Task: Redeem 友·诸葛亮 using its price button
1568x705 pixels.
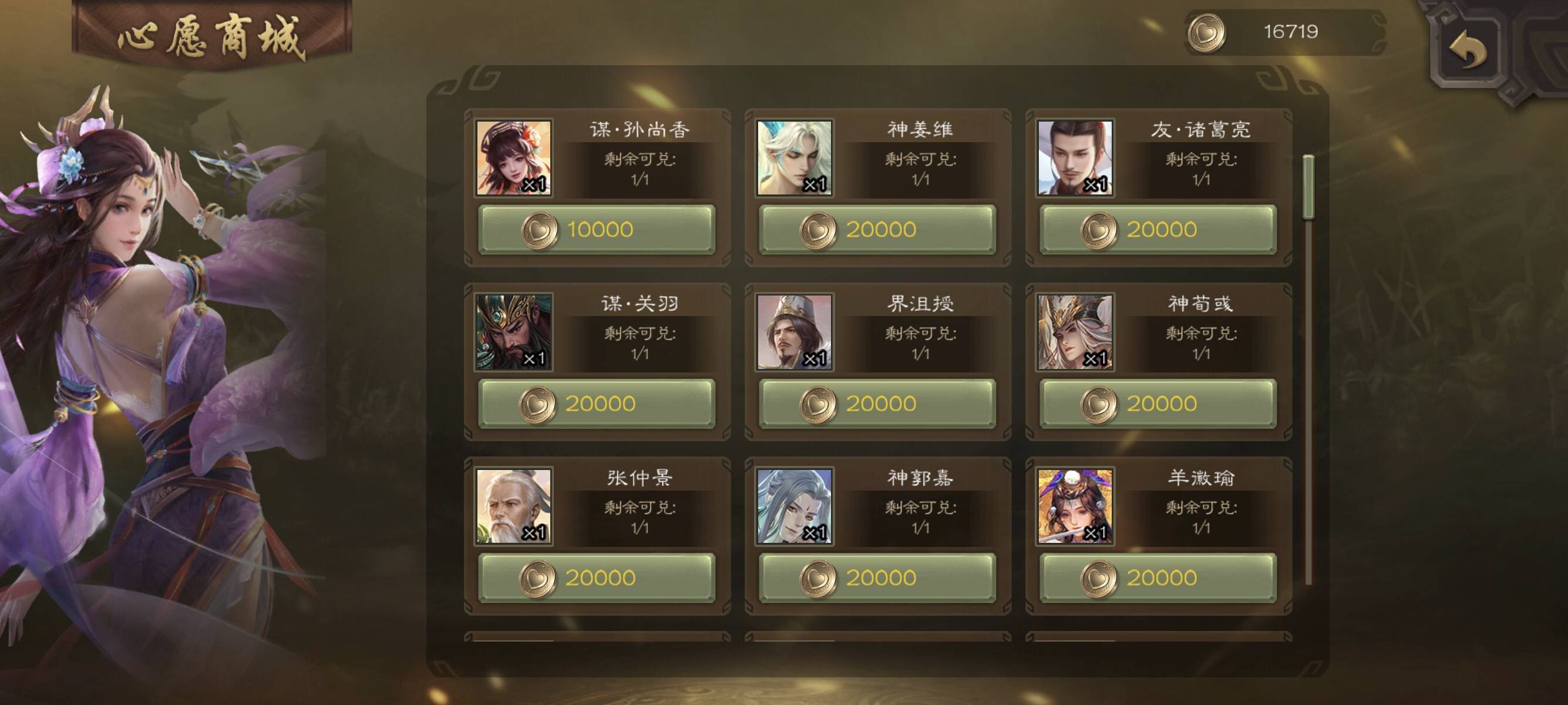Action: pos(1158,230)
